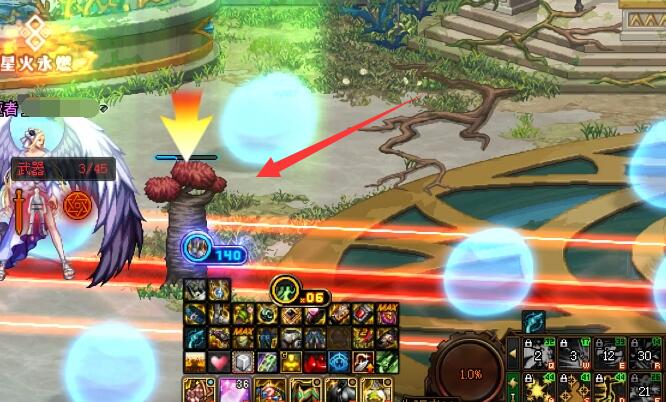Click the yellow left arrow beside skill bar
The width and height of the screenshot is (666, 402).
click(x=513, y=353)
